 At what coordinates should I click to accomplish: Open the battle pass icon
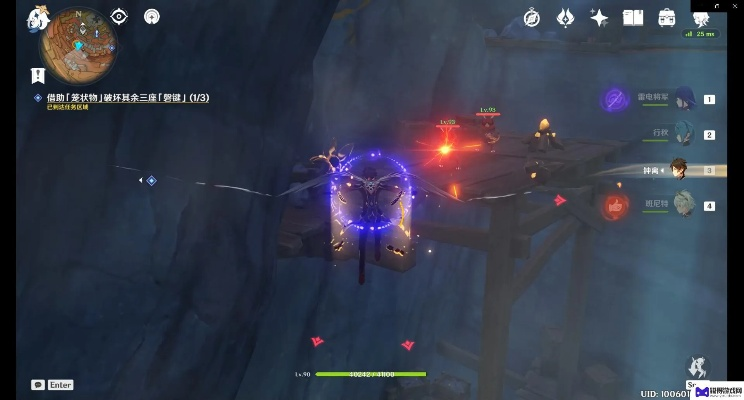point(565,17)
